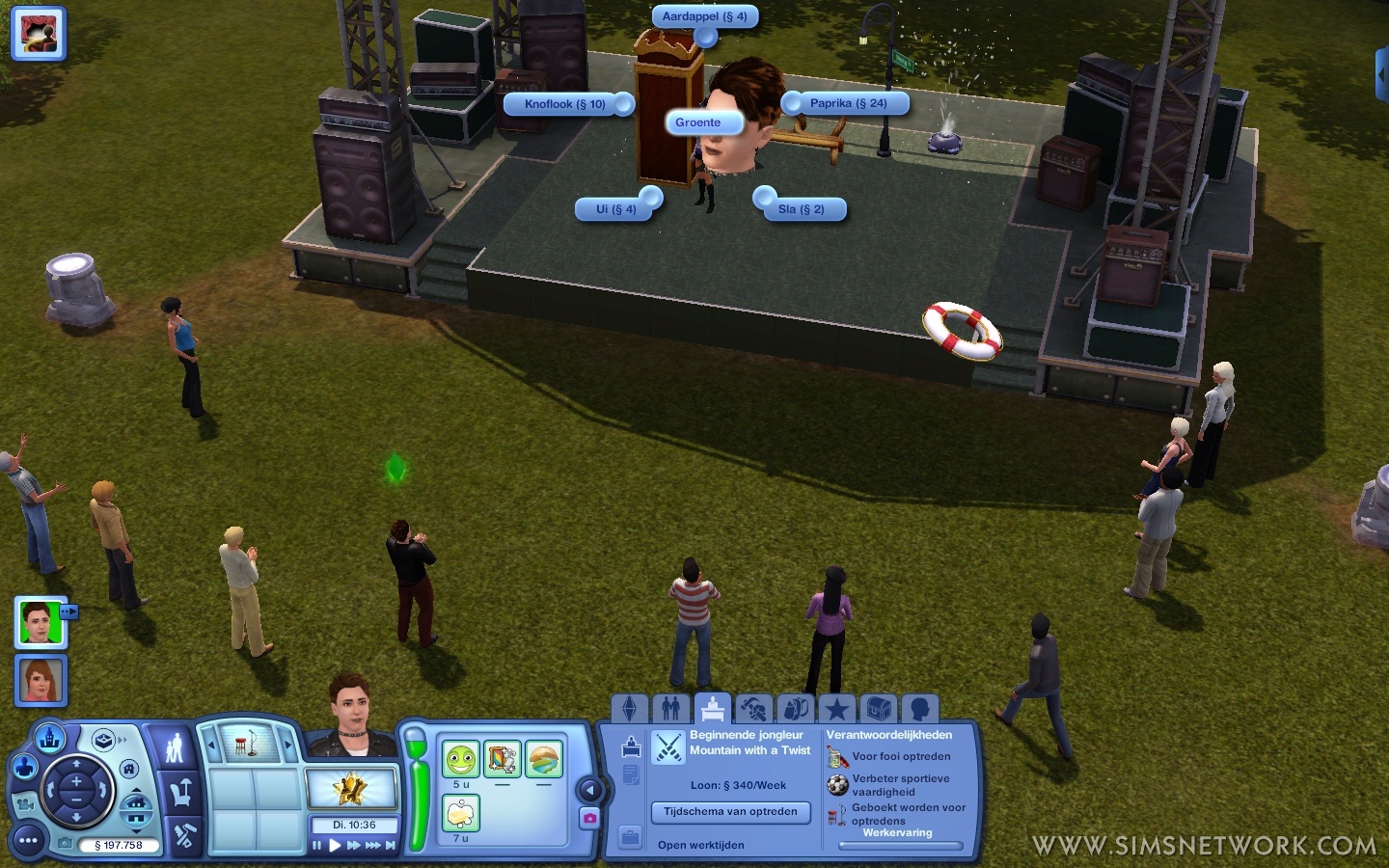Show the treasure chest tab
Viewport: 1389px width, 868px height.
[878, 710]
